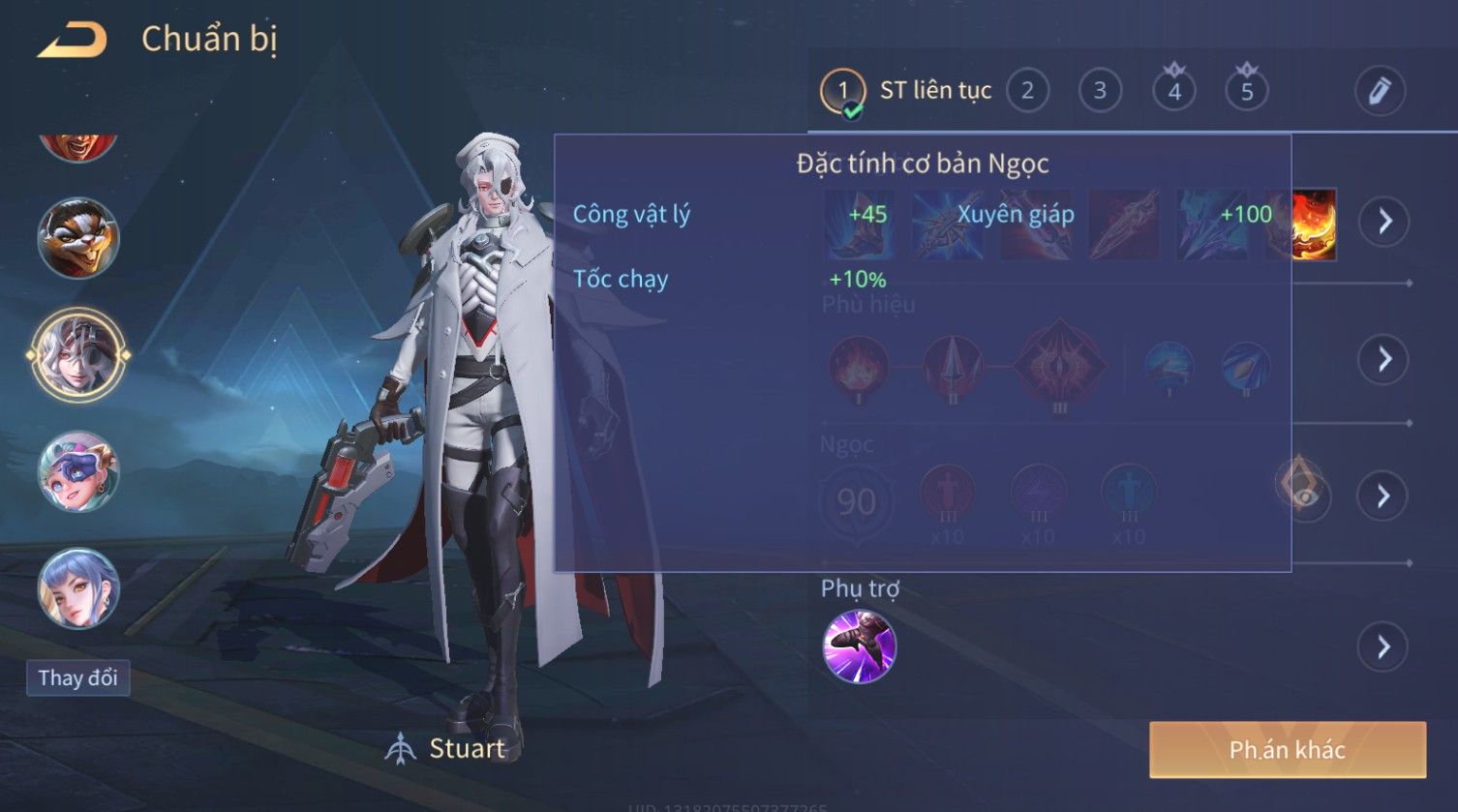
Task: Select the purple Phụ trợ skill icon
Action: click(x=859, y=647)
